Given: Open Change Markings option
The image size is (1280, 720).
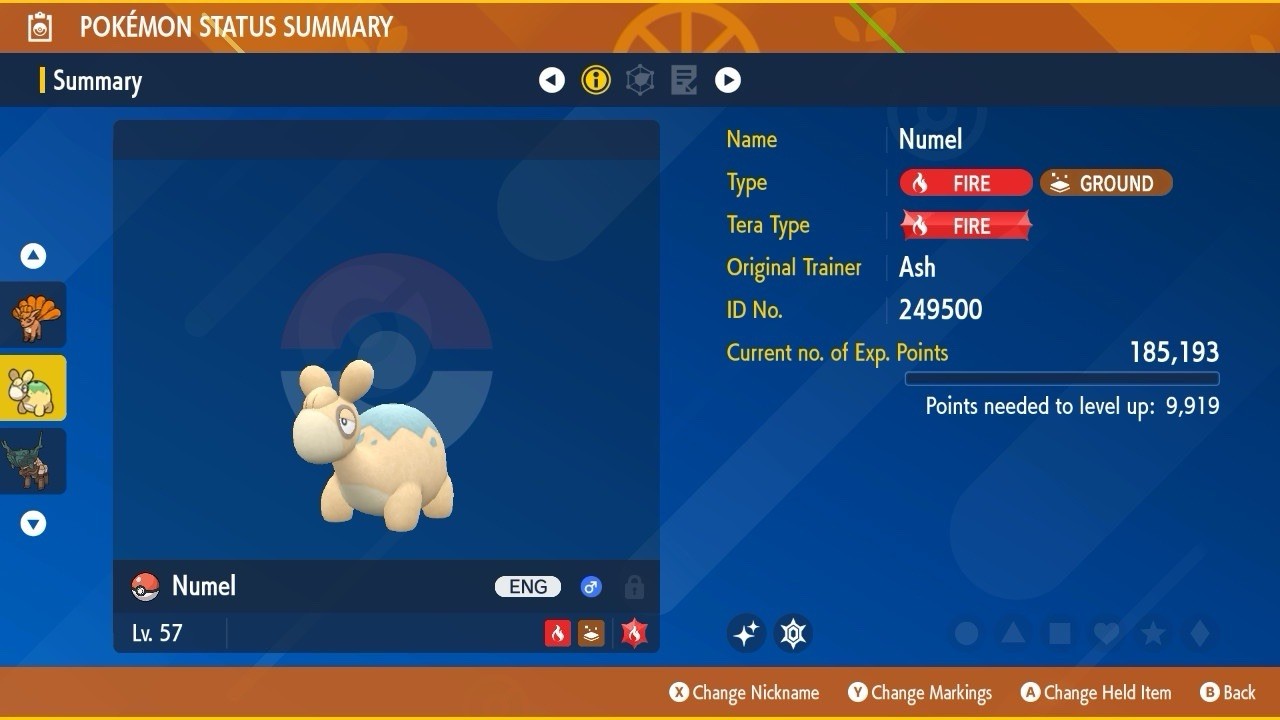Looking at the screenshot, I should pos(921,692).
